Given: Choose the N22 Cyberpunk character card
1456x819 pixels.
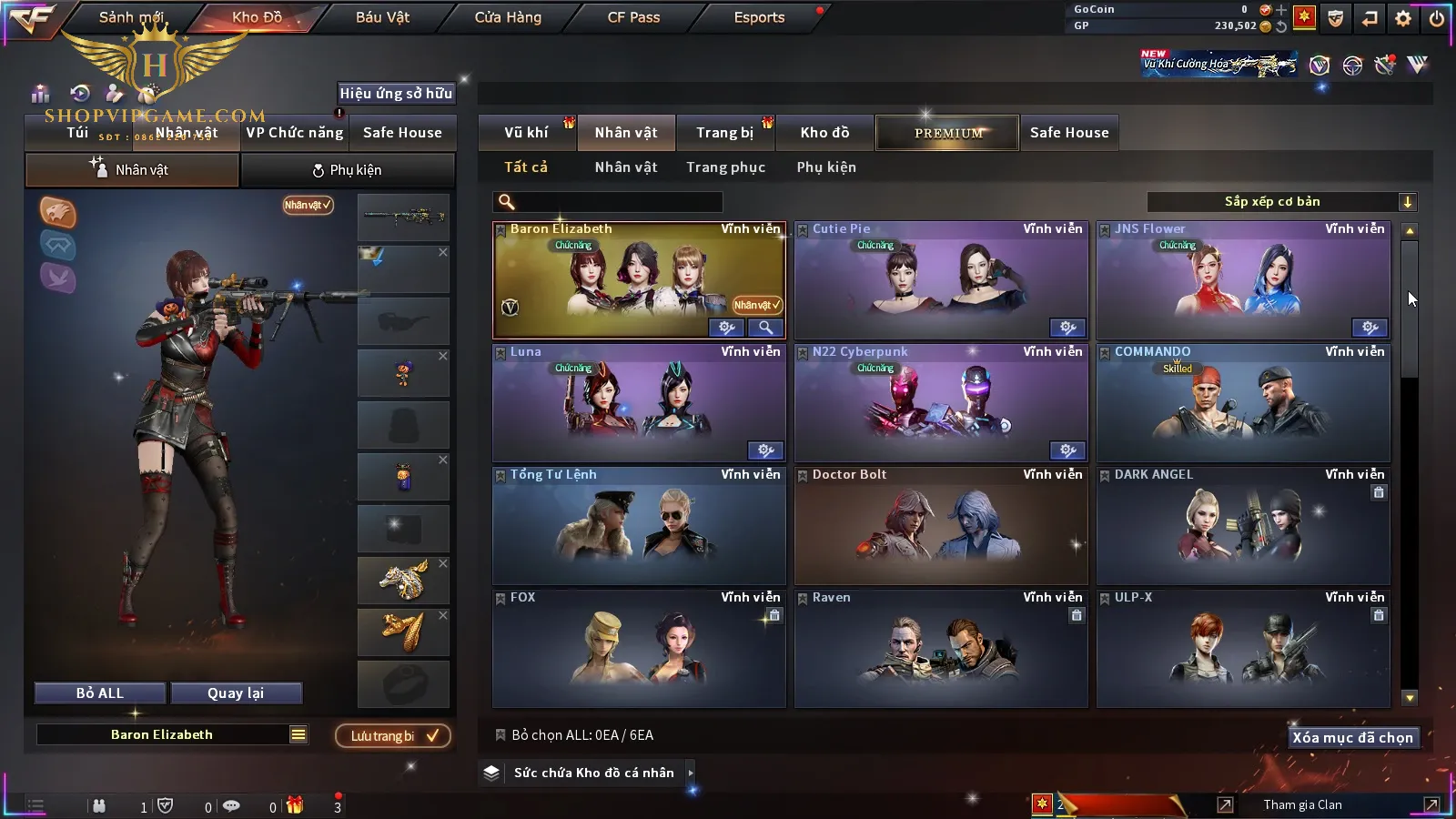Looking at the screenshot, I should point(941,403).
